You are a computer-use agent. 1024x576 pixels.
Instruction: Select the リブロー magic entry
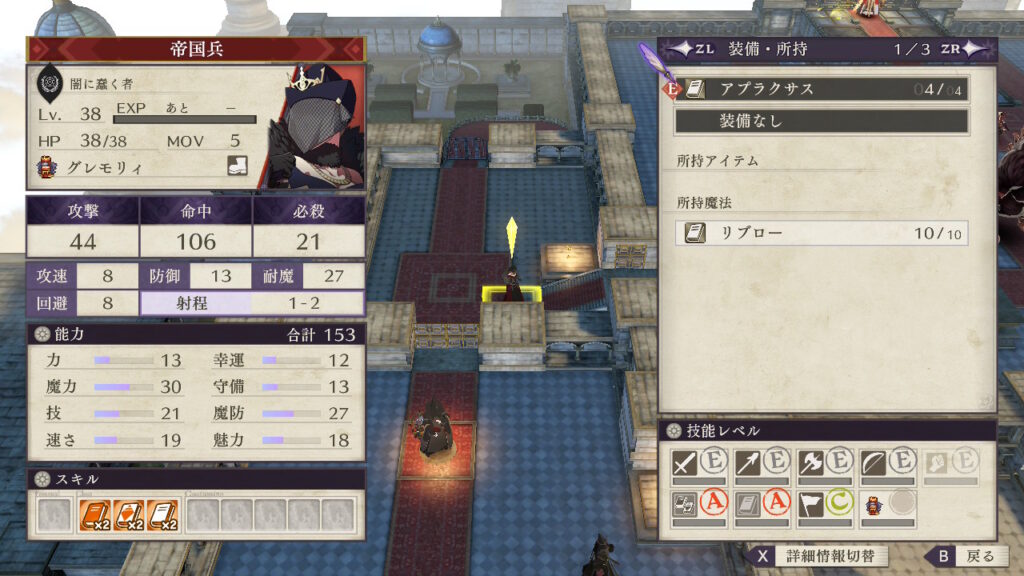coord(820,233)
